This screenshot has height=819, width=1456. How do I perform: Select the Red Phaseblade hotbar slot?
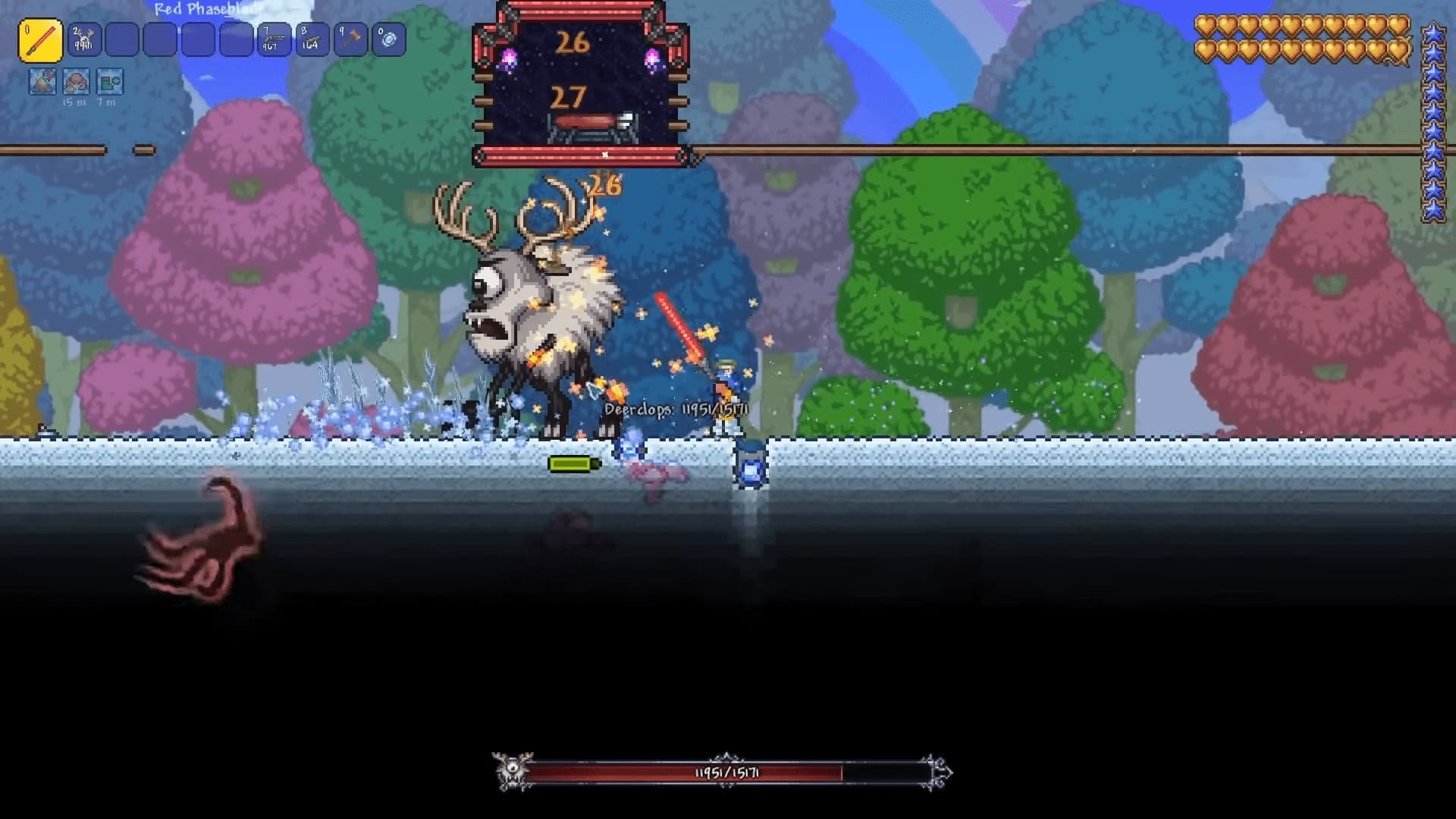(40, 40)
